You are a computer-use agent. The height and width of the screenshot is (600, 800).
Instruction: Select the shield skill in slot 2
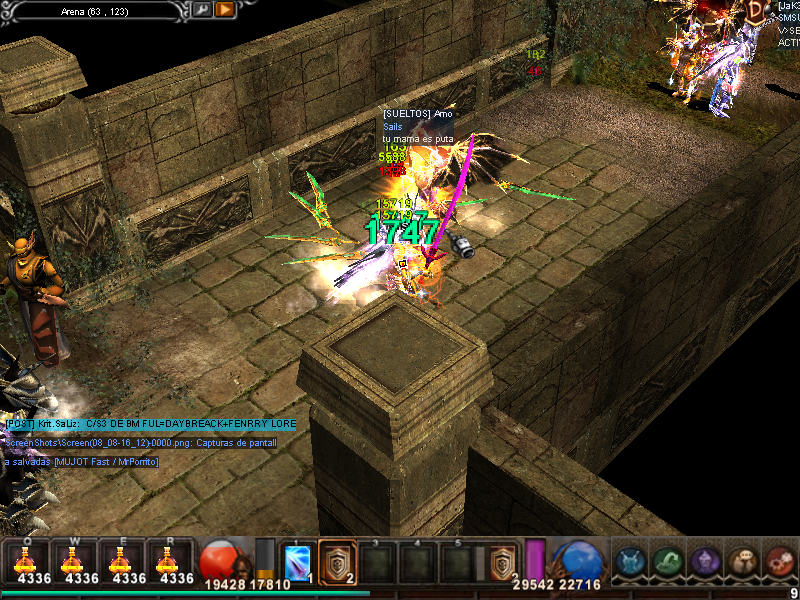click(x=337, y=561)
